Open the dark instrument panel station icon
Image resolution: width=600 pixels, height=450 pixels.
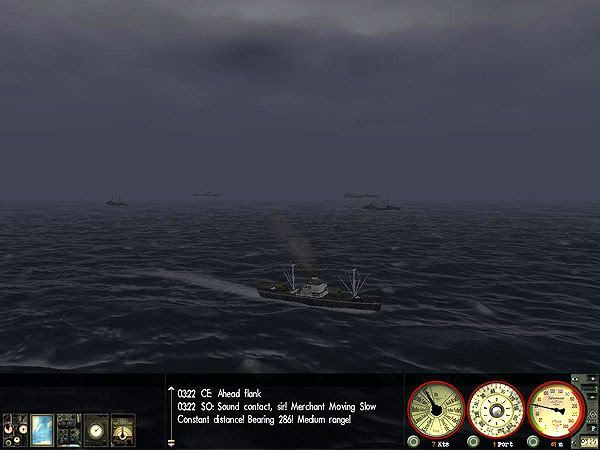[69, 427]
